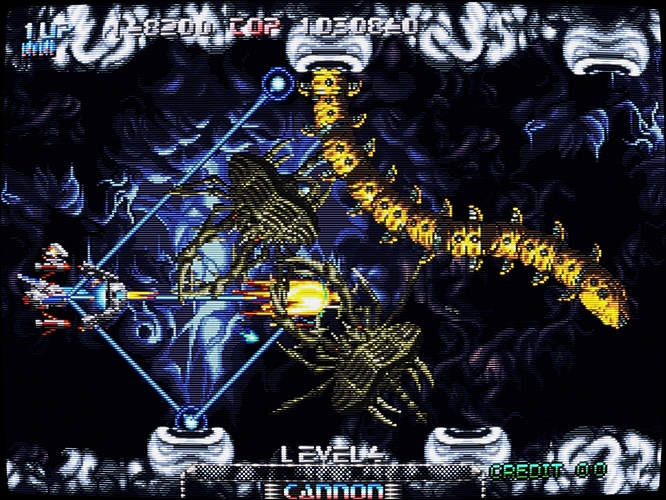Select the CANNON weapon indicator
Viewport: 666px width, 500px height.
pyautogui.click(x=332, y=489)
